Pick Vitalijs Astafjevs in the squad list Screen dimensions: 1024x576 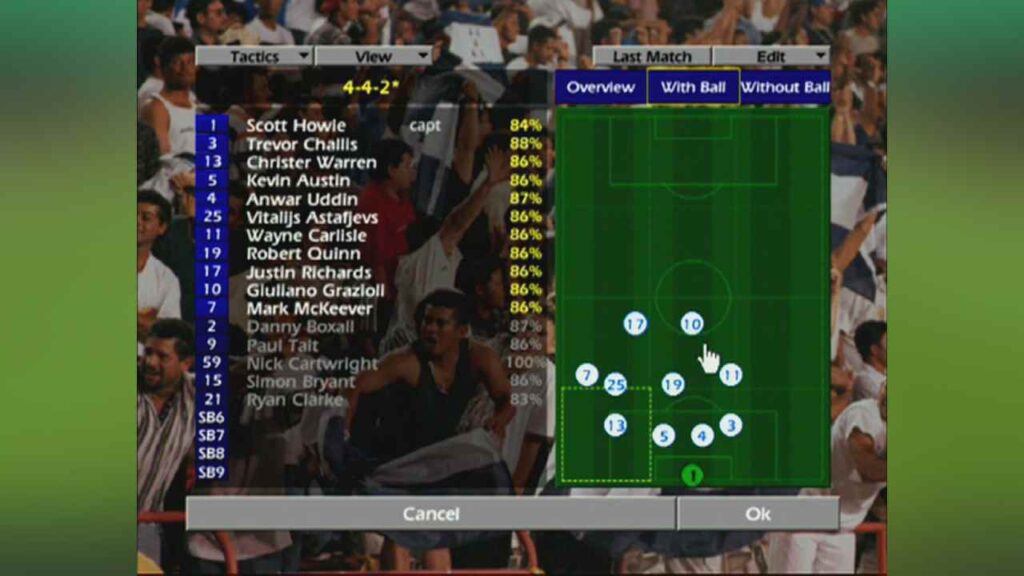310,217
